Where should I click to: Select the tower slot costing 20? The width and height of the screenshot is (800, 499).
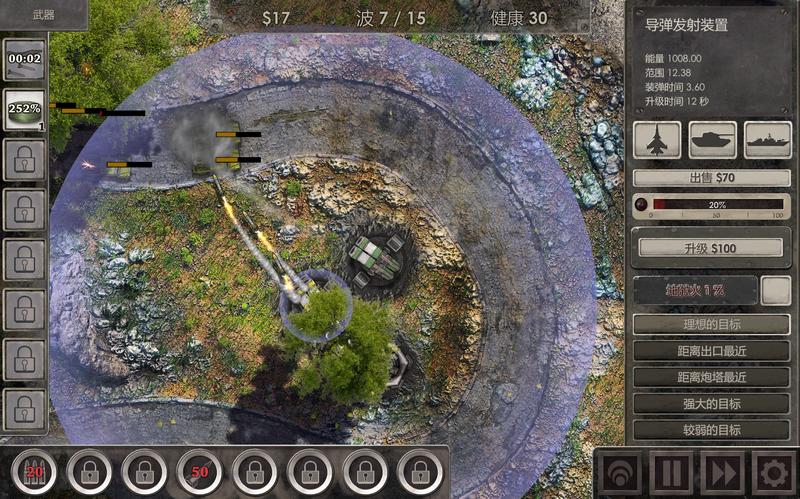tap(35, 471)
